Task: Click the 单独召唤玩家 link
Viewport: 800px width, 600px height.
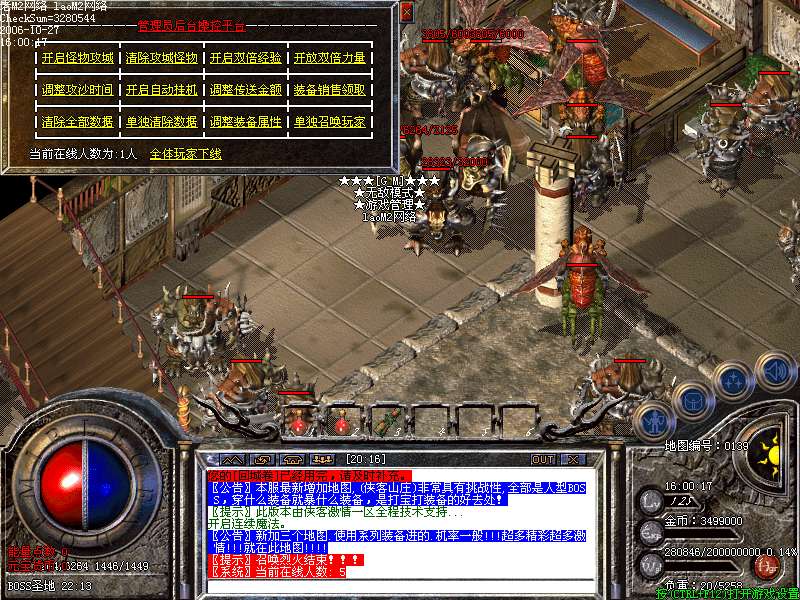Action: coord(329,122)
